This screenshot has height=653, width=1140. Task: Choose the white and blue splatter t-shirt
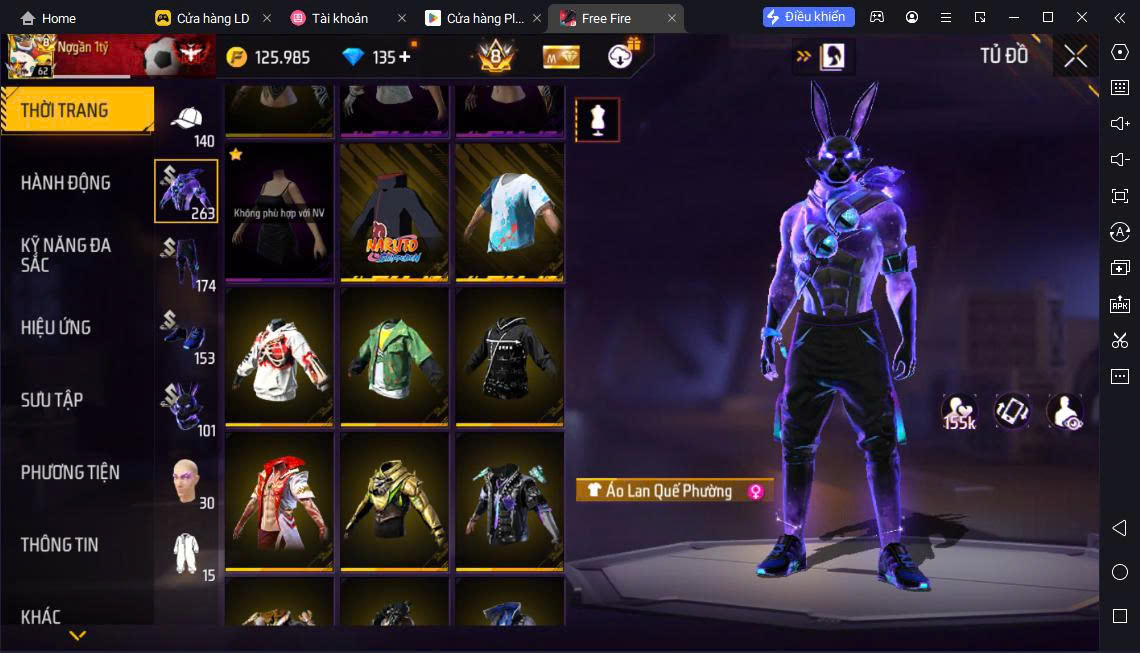[x=509, y=212]
